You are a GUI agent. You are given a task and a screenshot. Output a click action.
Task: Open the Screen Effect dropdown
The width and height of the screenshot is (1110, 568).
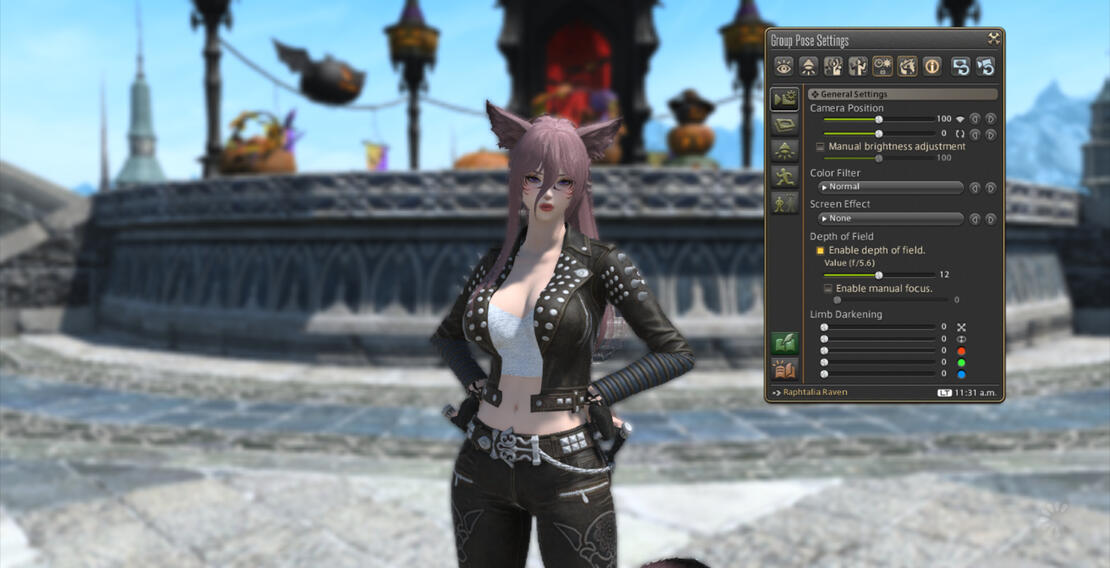(890, 218)
